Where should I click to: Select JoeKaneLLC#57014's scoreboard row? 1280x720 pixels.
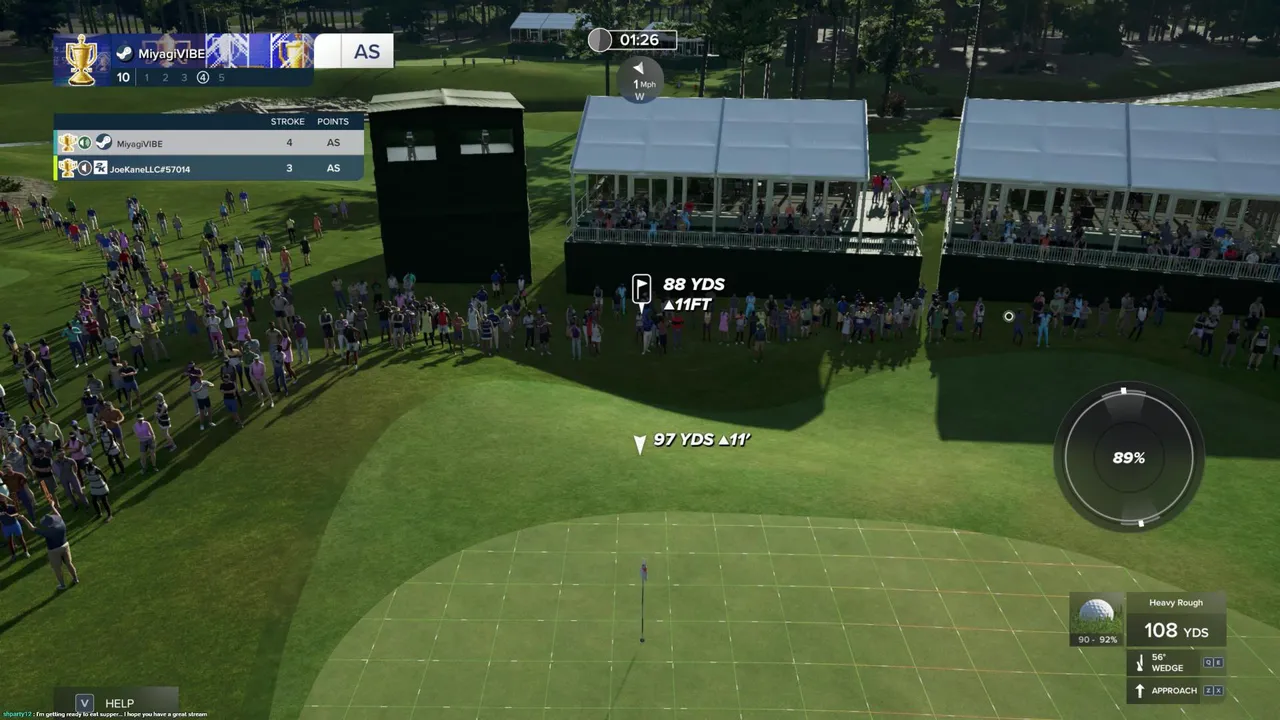point(208,169)
